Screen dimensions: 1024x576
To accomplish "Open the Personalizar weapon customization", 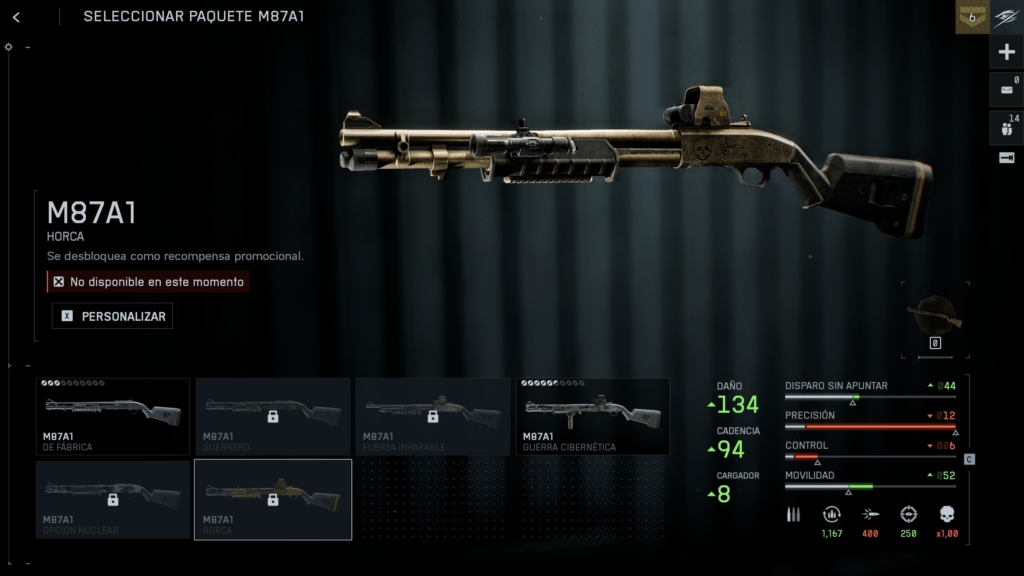I will (x=112, y=316).
